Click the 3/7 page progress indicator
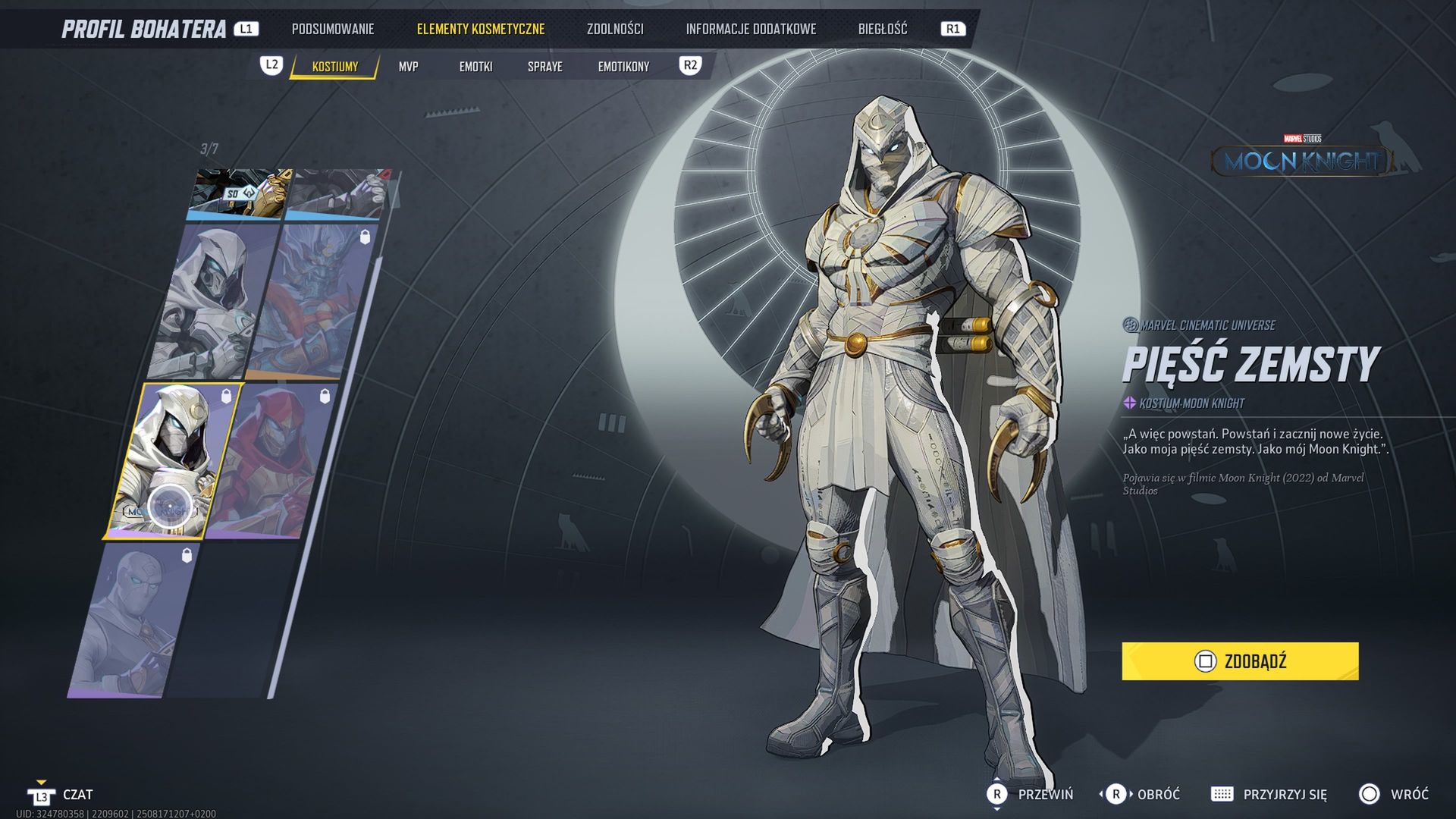Image resolution: width=1456 pixels, height=819 pixels. (x=209, y=146)
